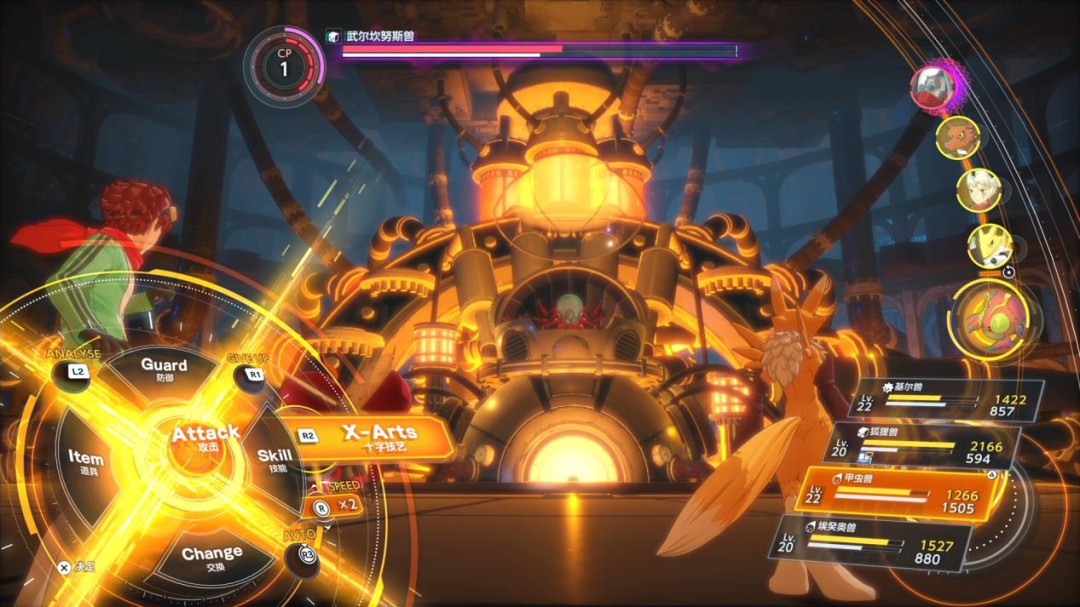Viewport: 1080px width, 607px height.
Task: Open the Item menu
Action: point(86,460)
